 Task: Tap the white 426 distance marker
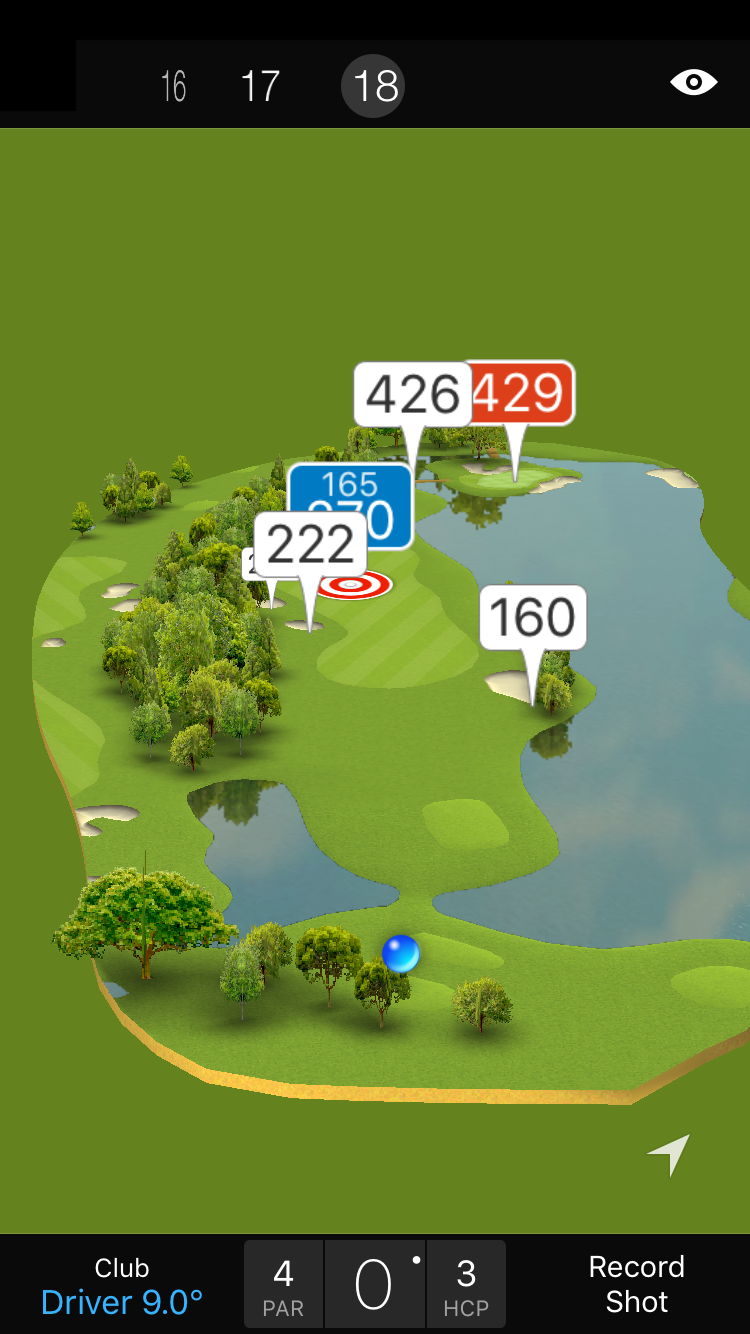click(412, 394)
